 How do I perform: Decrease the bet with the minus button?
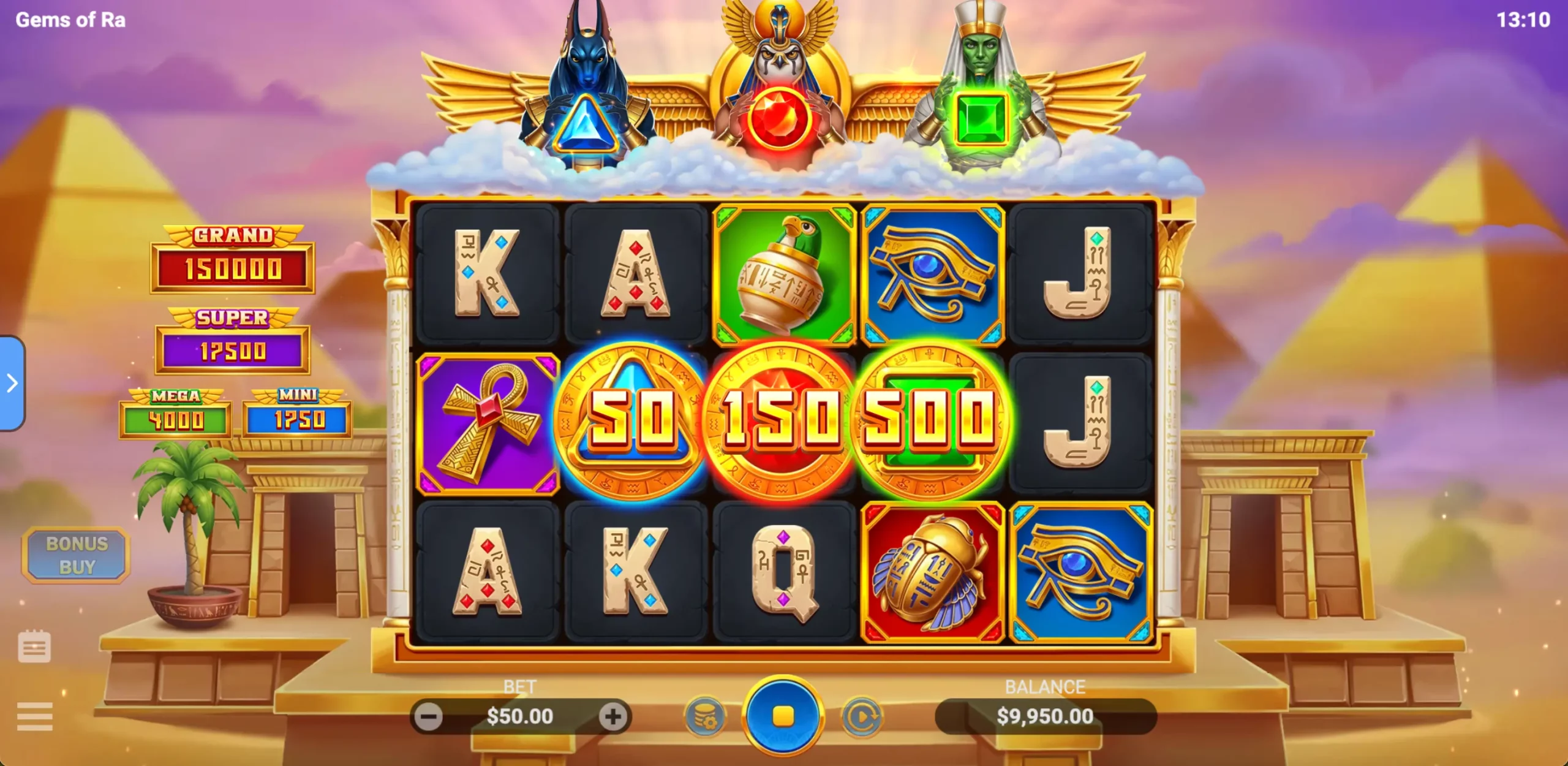point(428,716)
